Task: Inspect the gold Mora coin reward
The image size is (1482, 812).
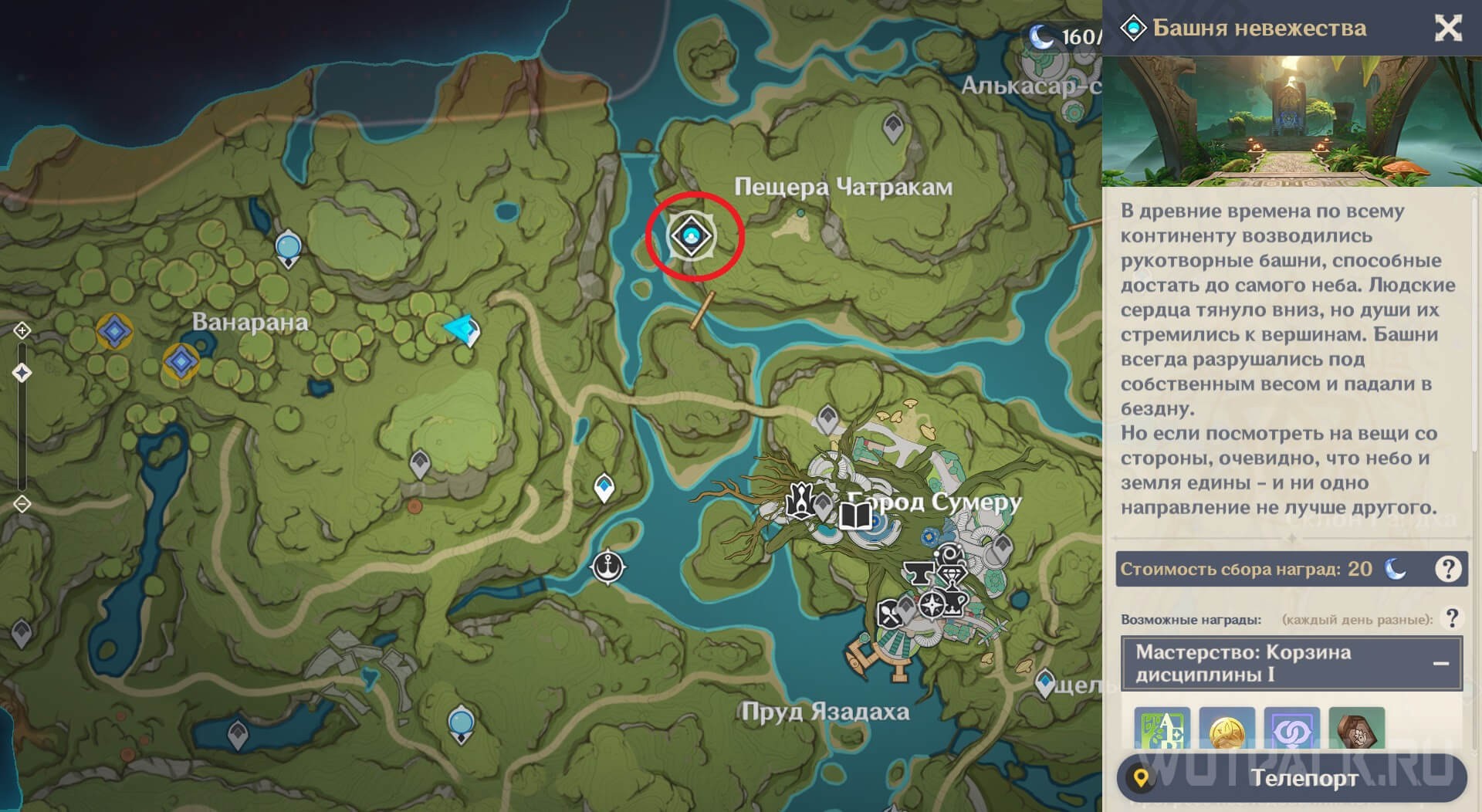Action: pyautogui.click(x=1227, y=729)
